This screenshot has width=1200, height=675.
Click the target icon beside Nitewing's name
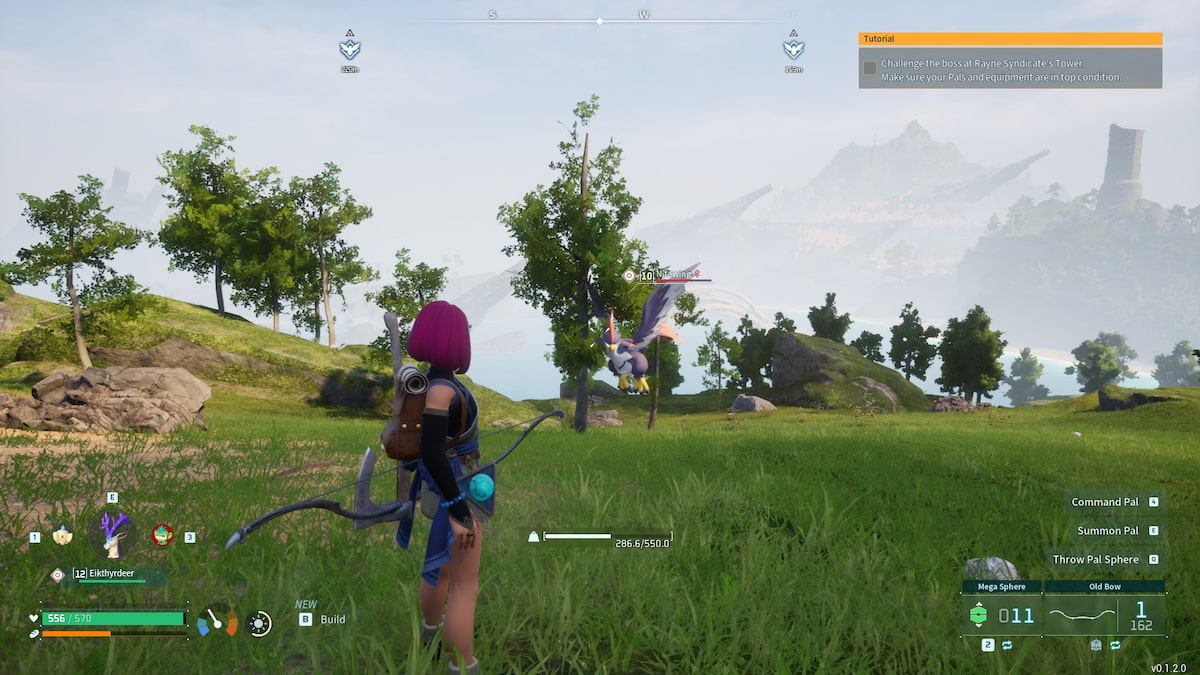pos(628,276)
